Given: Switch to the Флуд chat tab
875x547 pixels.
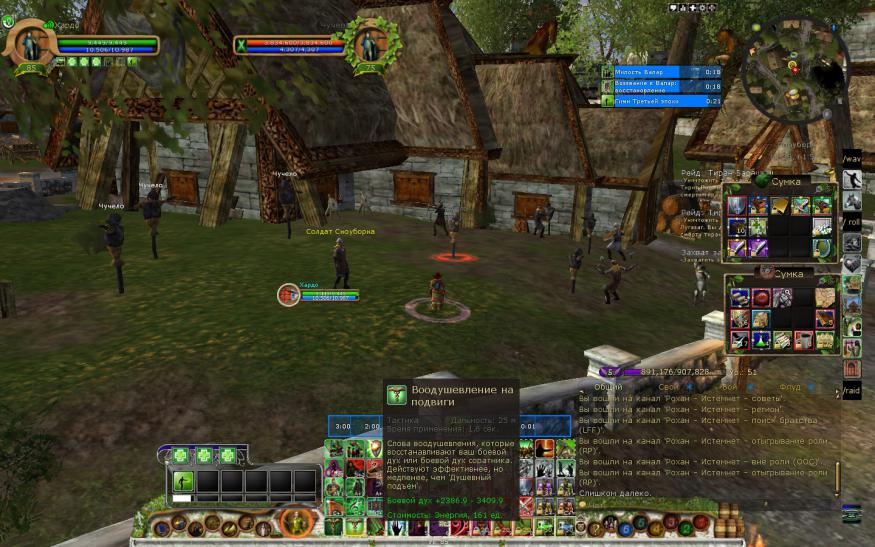Looking at the screenshot, I should point(790,386).
